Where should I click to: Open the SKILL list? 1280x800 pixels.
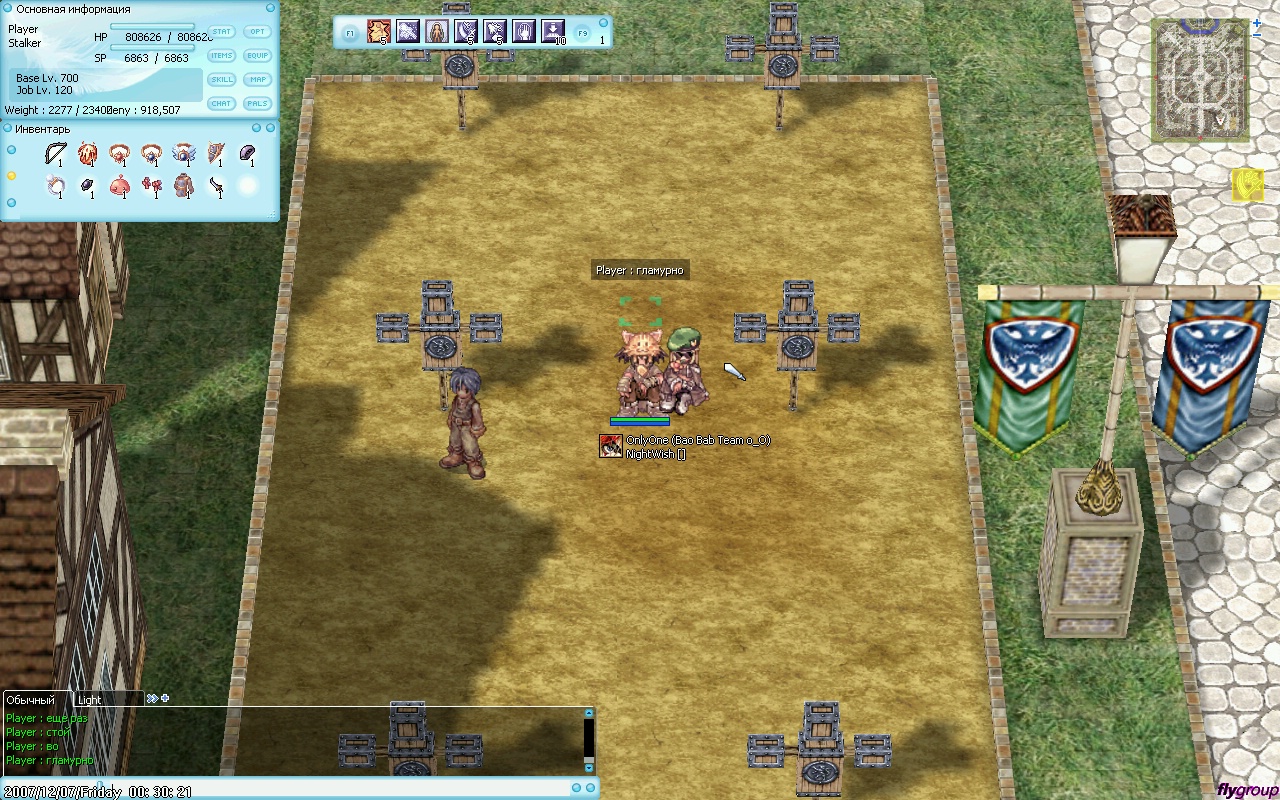(x=221, y=80)
